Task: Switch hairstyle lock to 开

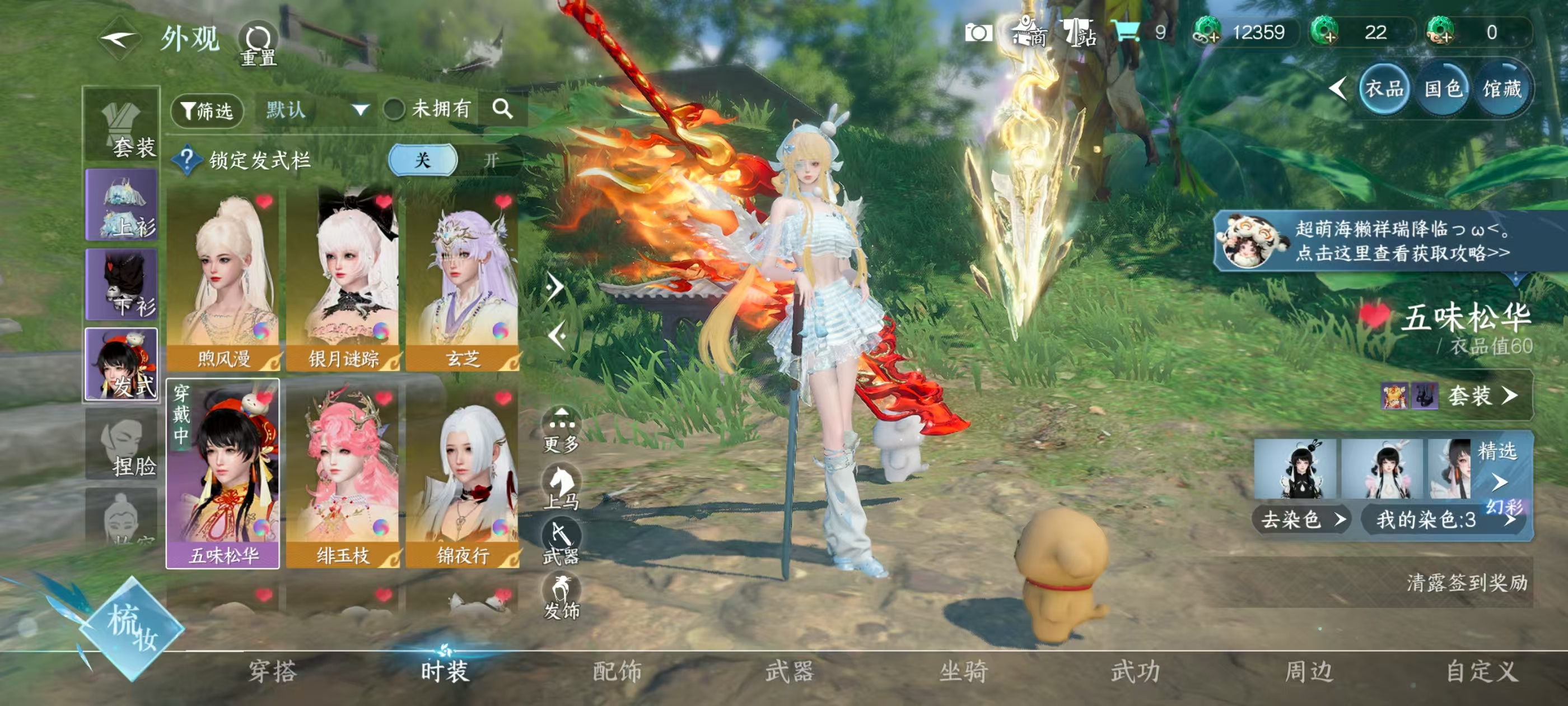Action: 491,160
